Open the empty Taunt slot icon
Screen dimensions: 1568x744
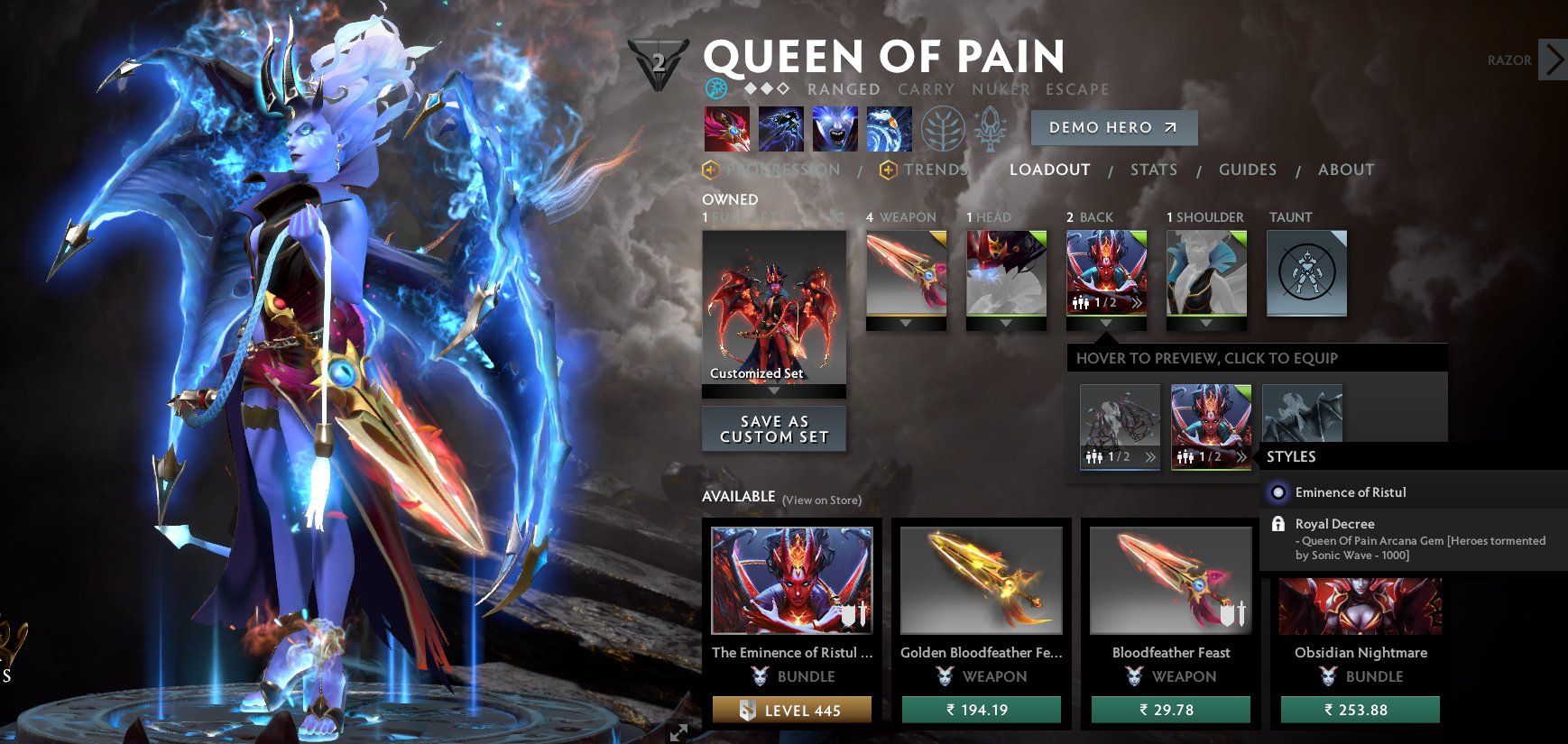click(x=1306, y=273)
